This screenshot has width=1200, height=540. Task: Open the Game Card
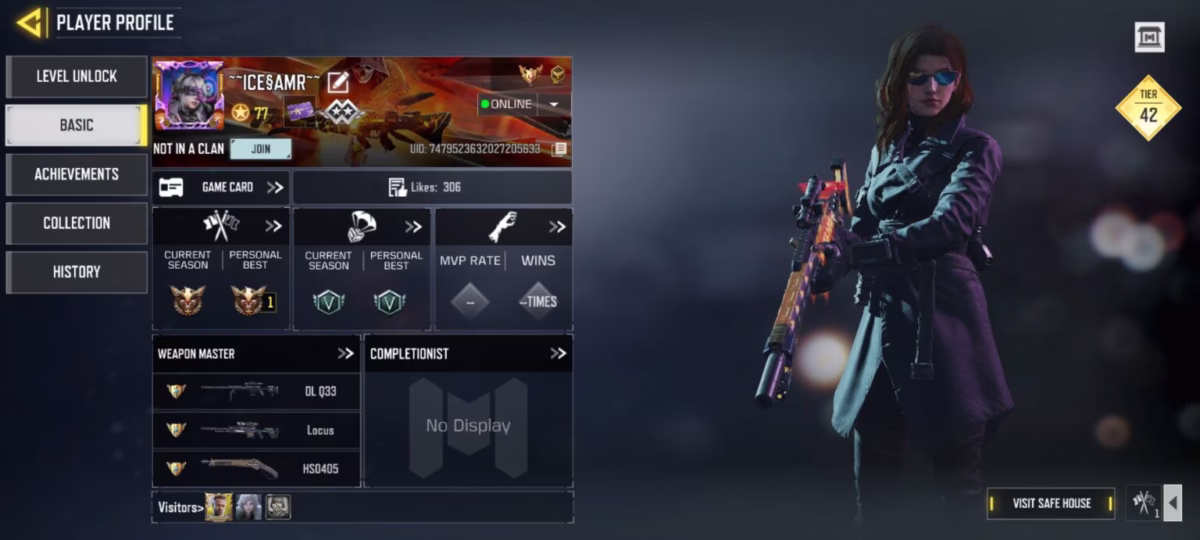coord(221,187)
